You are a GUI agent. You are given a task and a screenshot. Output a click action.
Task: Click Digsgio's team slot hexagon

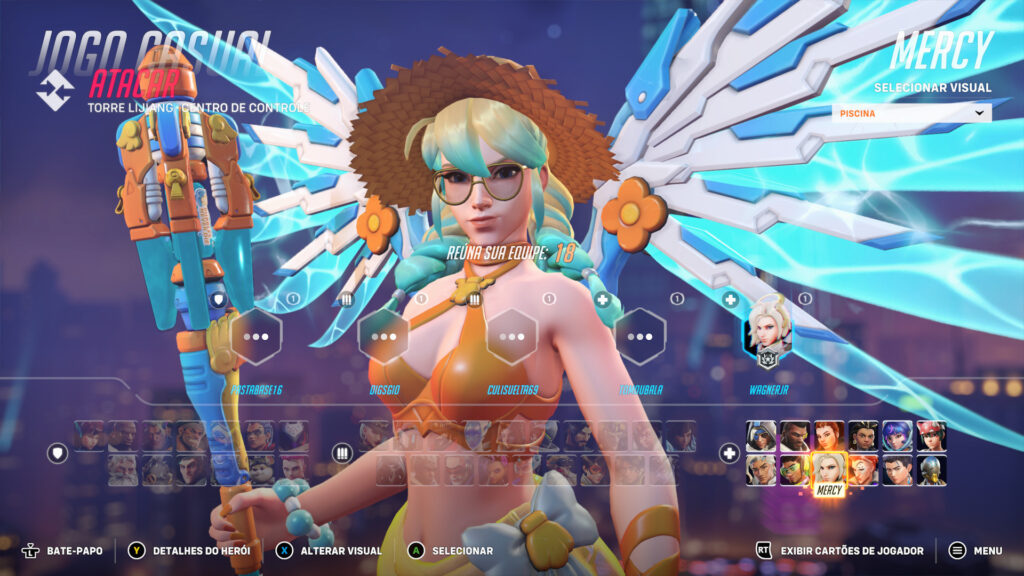pos(384,337)
